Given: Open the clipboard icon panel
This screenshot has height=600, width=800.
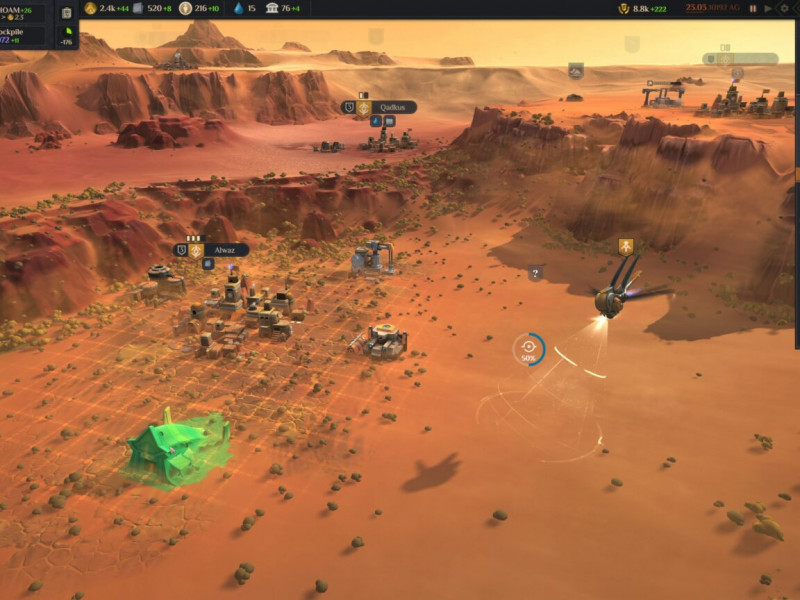Looking at the screenshot, I should point(66,13).
